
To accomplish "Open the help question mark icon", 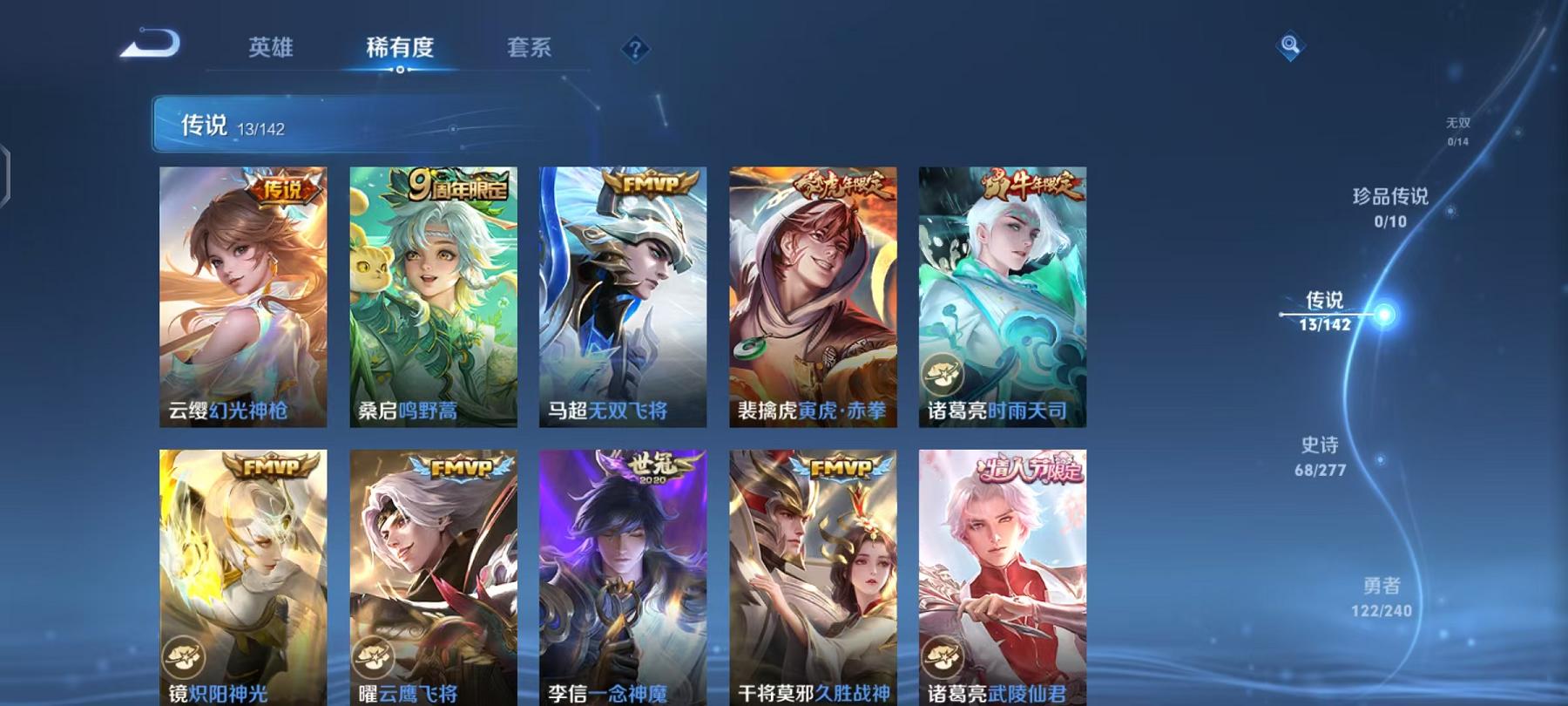I will [x=637, y=50].
